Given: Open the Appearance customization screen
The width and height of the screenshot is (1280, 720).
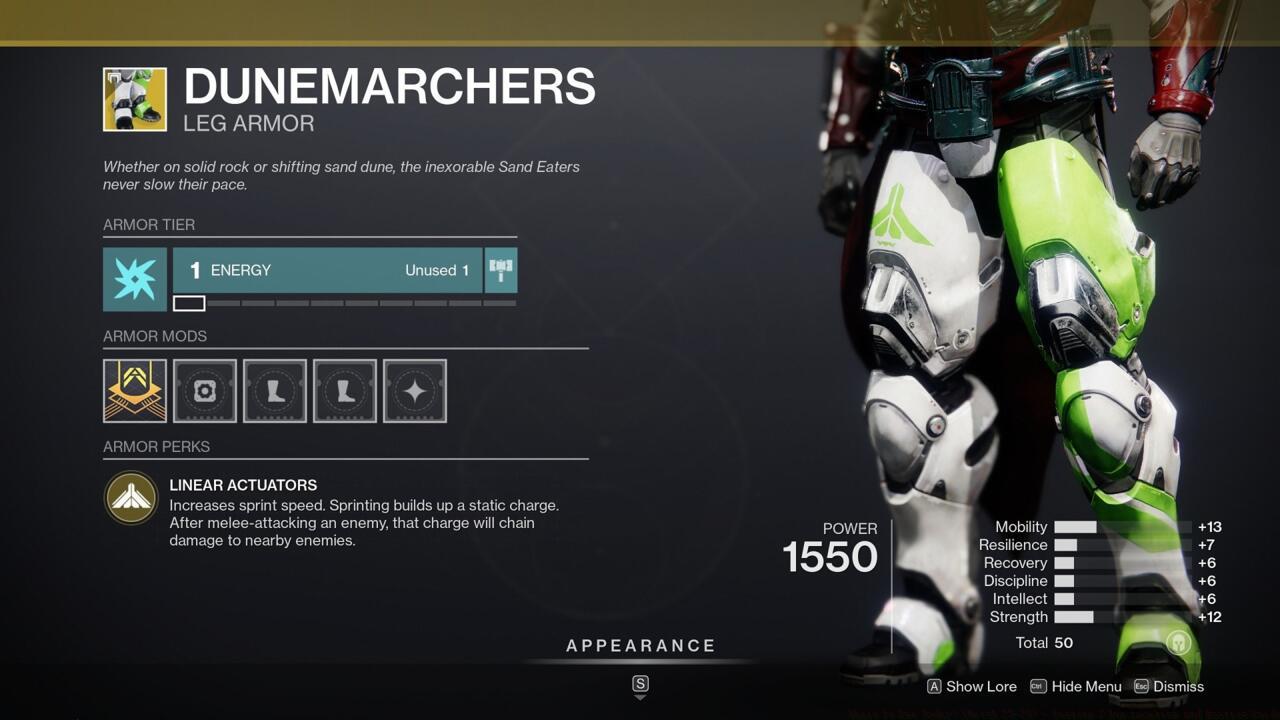Looking at the screenshot, I should (x=639, y=645).
